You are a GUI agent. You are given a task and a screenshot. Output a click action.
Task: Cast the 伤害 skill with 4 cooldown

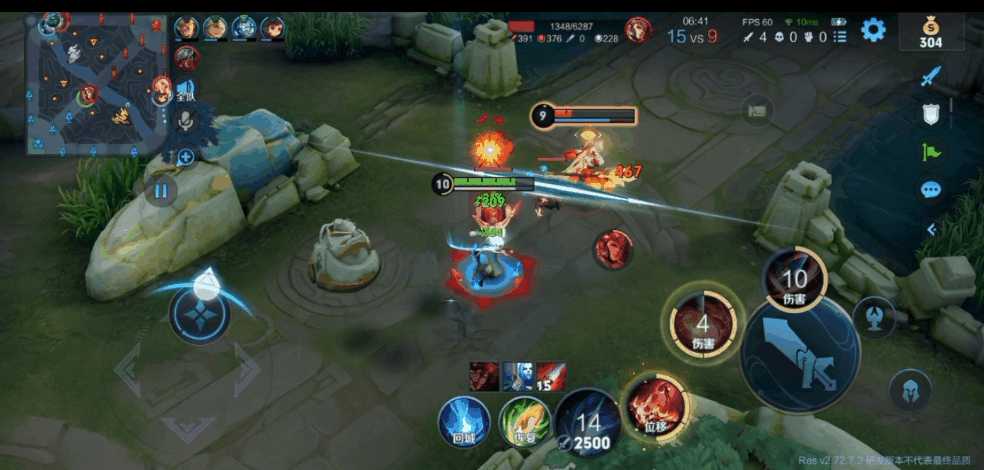pyautogui.click(x=703, y=325)
